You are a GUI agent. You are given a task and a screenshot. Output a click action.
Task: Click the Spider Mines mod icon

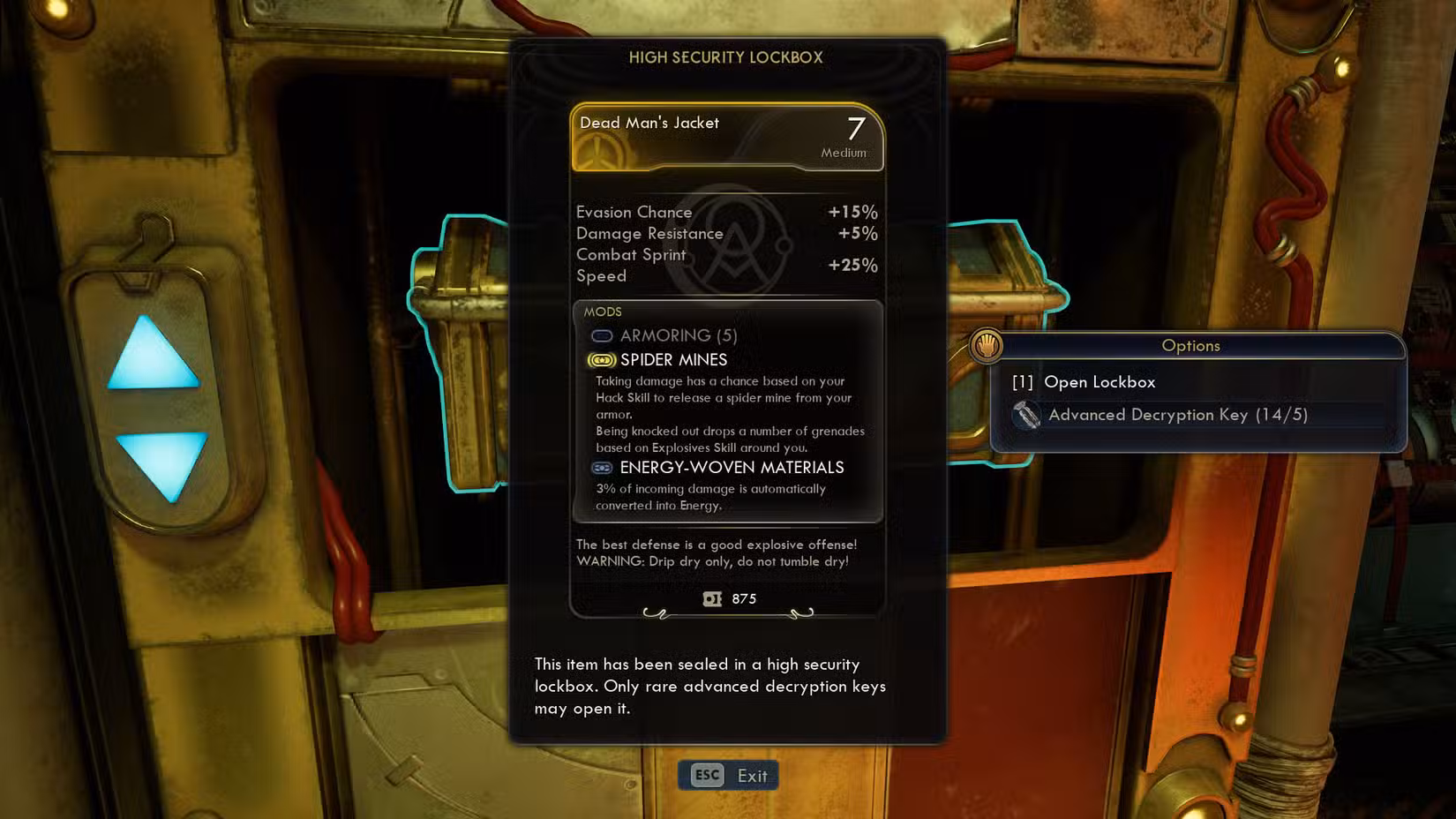[602, 359]
